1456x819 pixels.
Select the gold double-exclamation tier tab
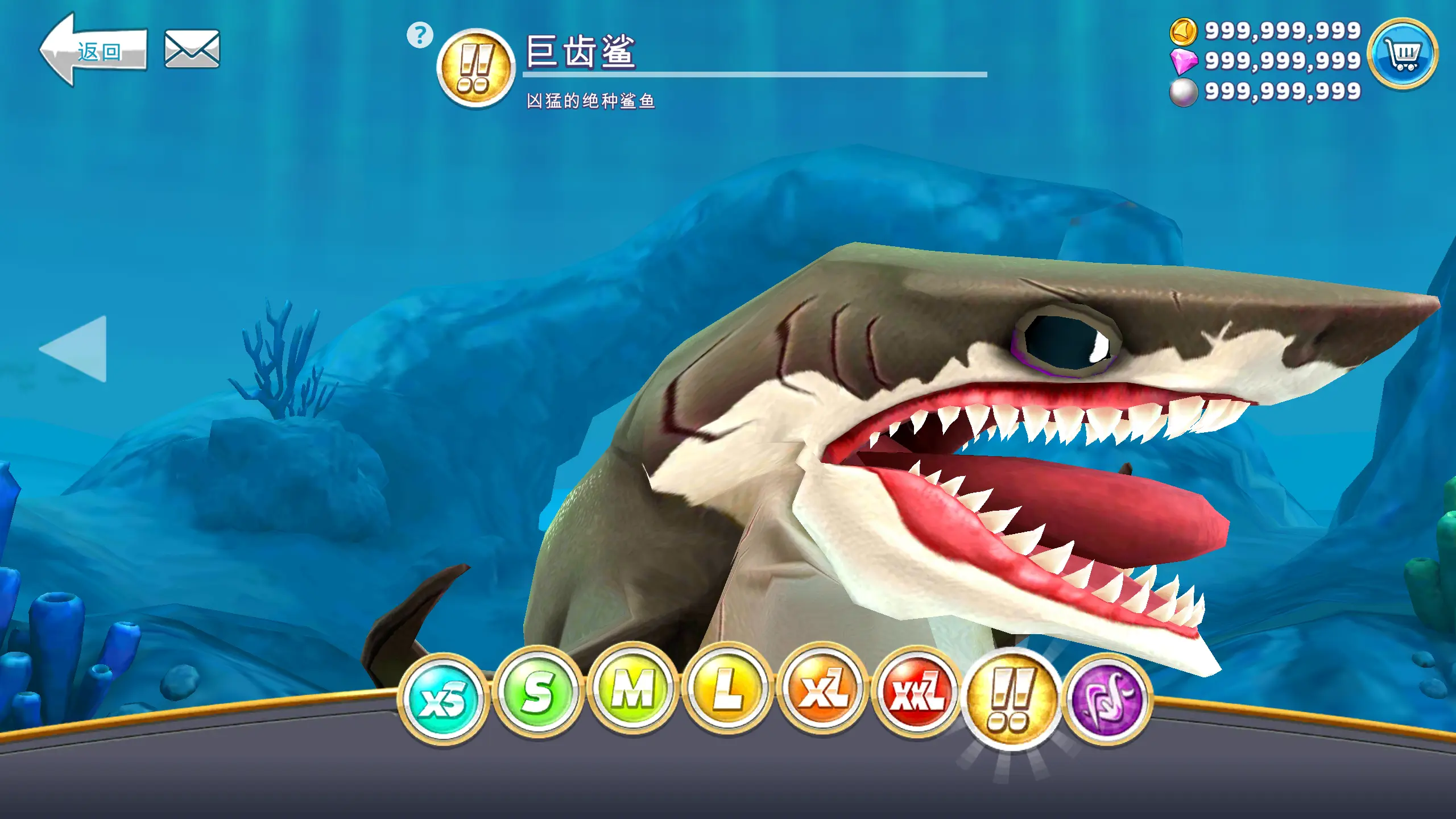[x=1011, y=700]
